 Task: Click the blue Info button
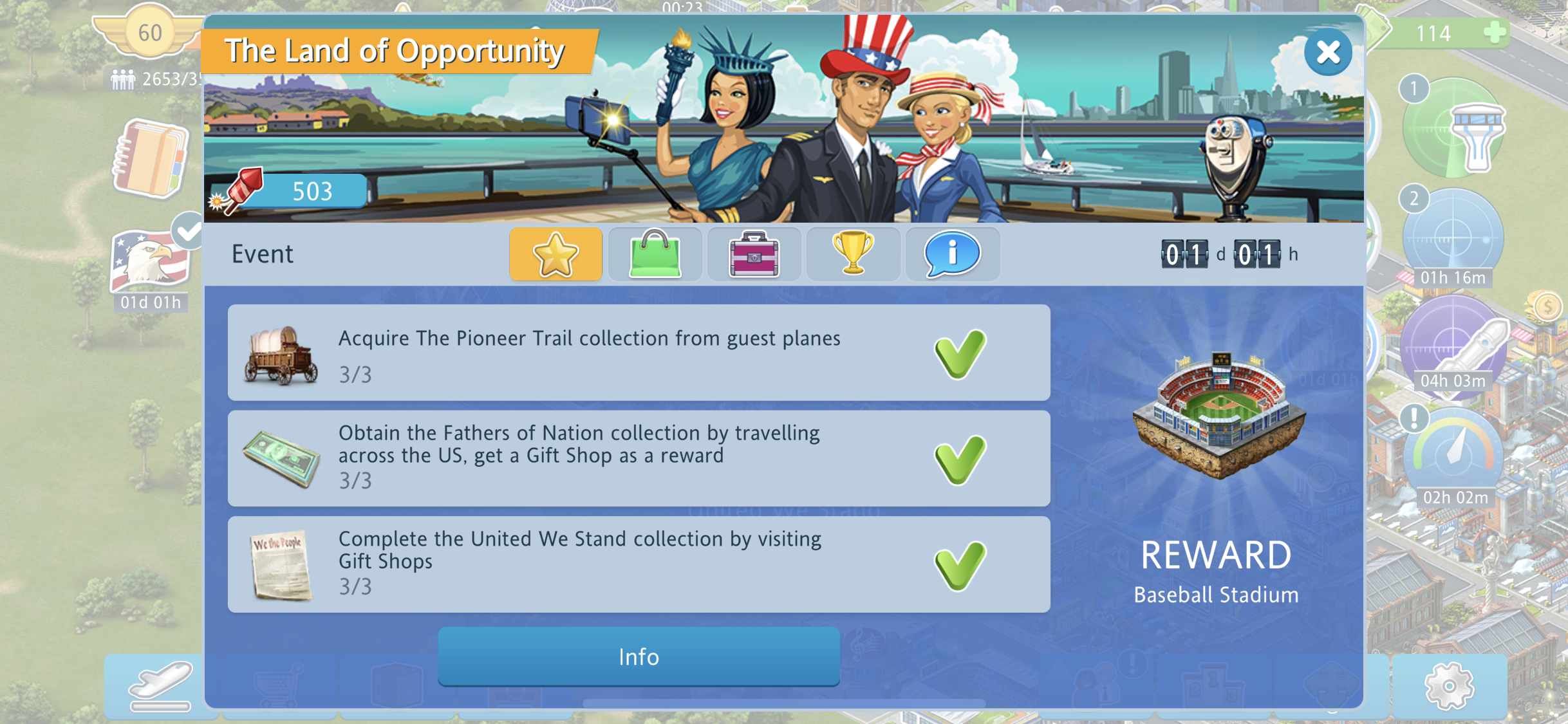[x=639, y=656]
